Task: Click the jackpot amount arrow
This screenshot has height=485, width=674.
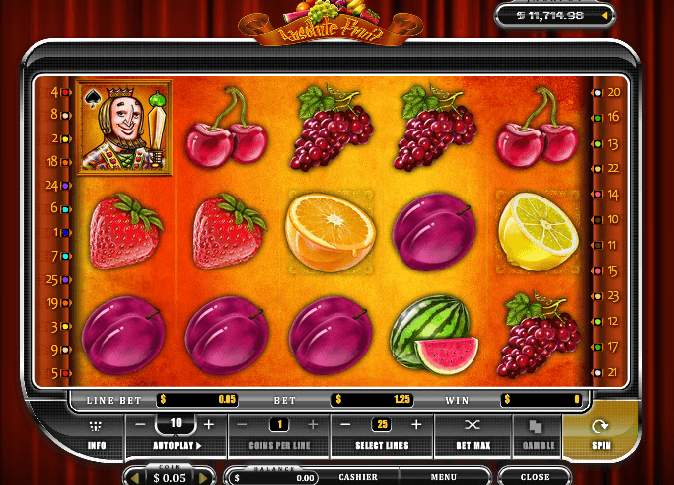Action: 604,16
